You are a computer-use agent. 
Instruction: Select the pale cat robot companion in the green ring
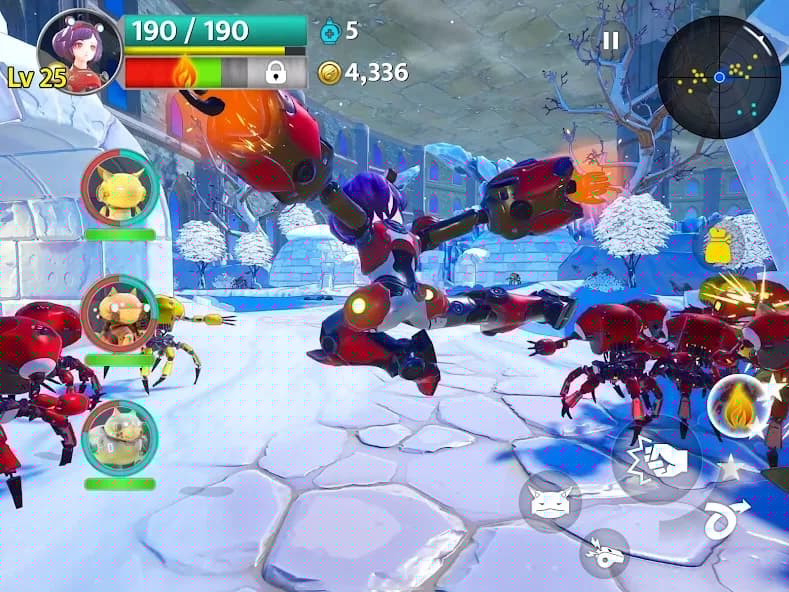[119, 435]
